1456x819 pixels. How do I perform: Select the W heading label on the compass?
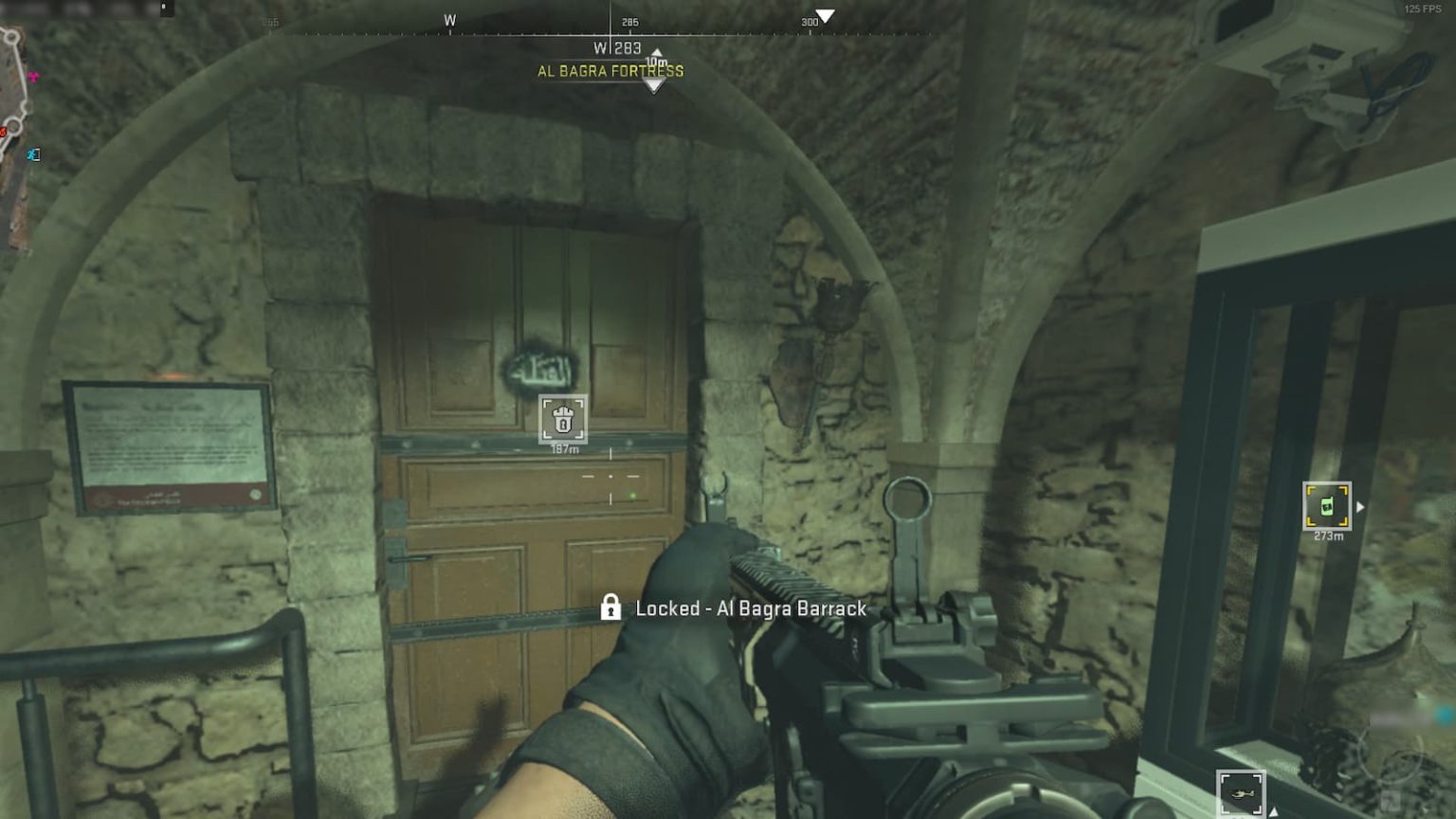click(449, 19)
